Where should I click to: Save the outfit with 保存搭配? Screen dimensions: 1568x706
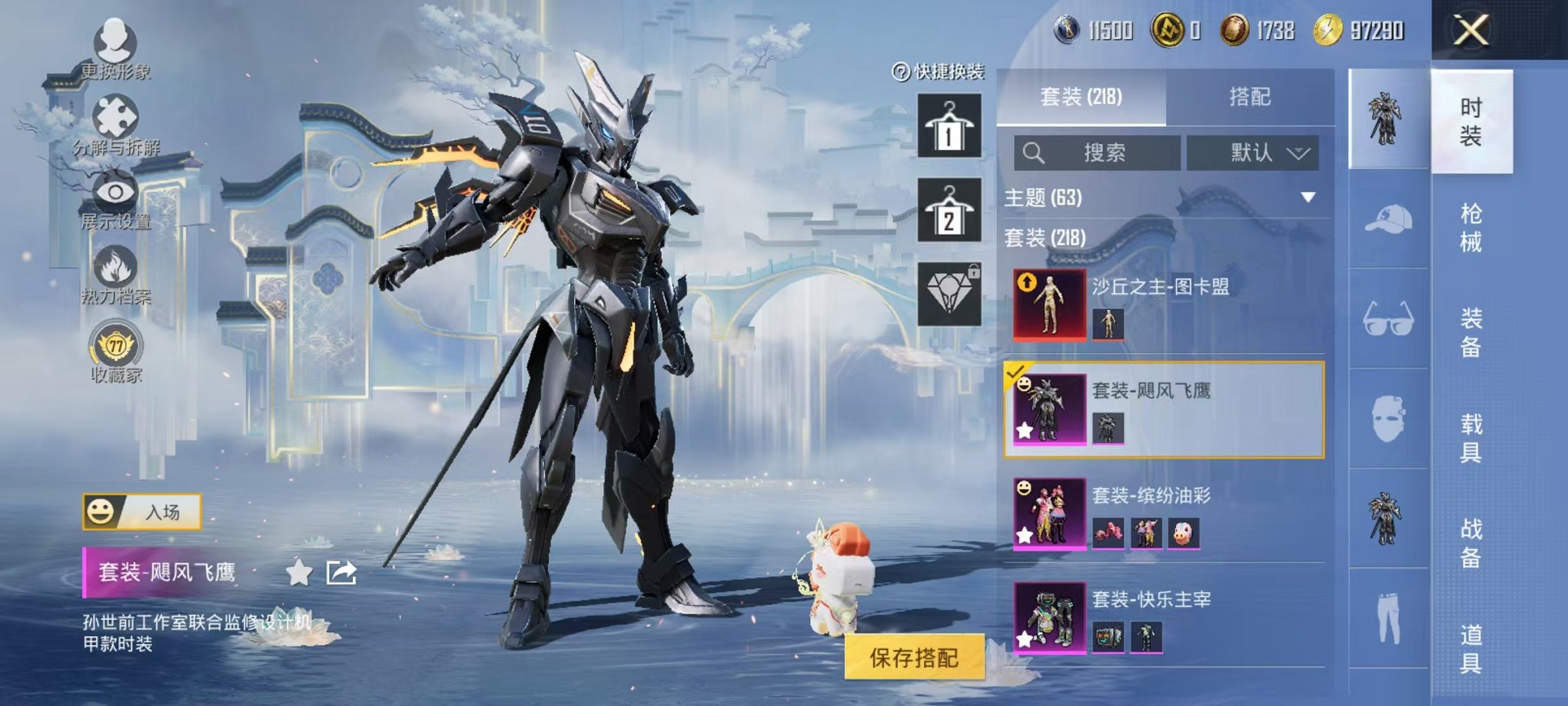914,658
